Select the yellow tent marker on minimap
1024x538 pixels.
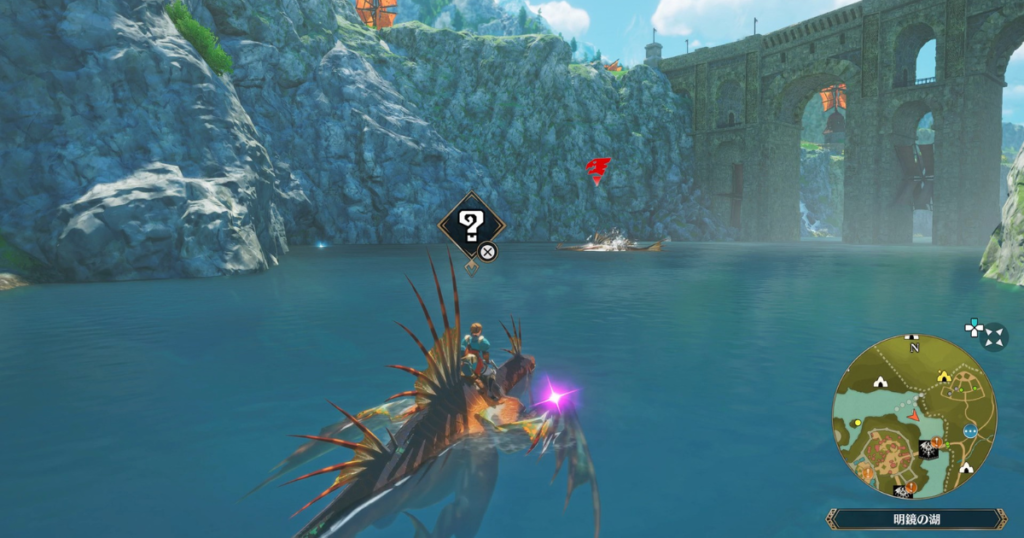tap(943, 377)
